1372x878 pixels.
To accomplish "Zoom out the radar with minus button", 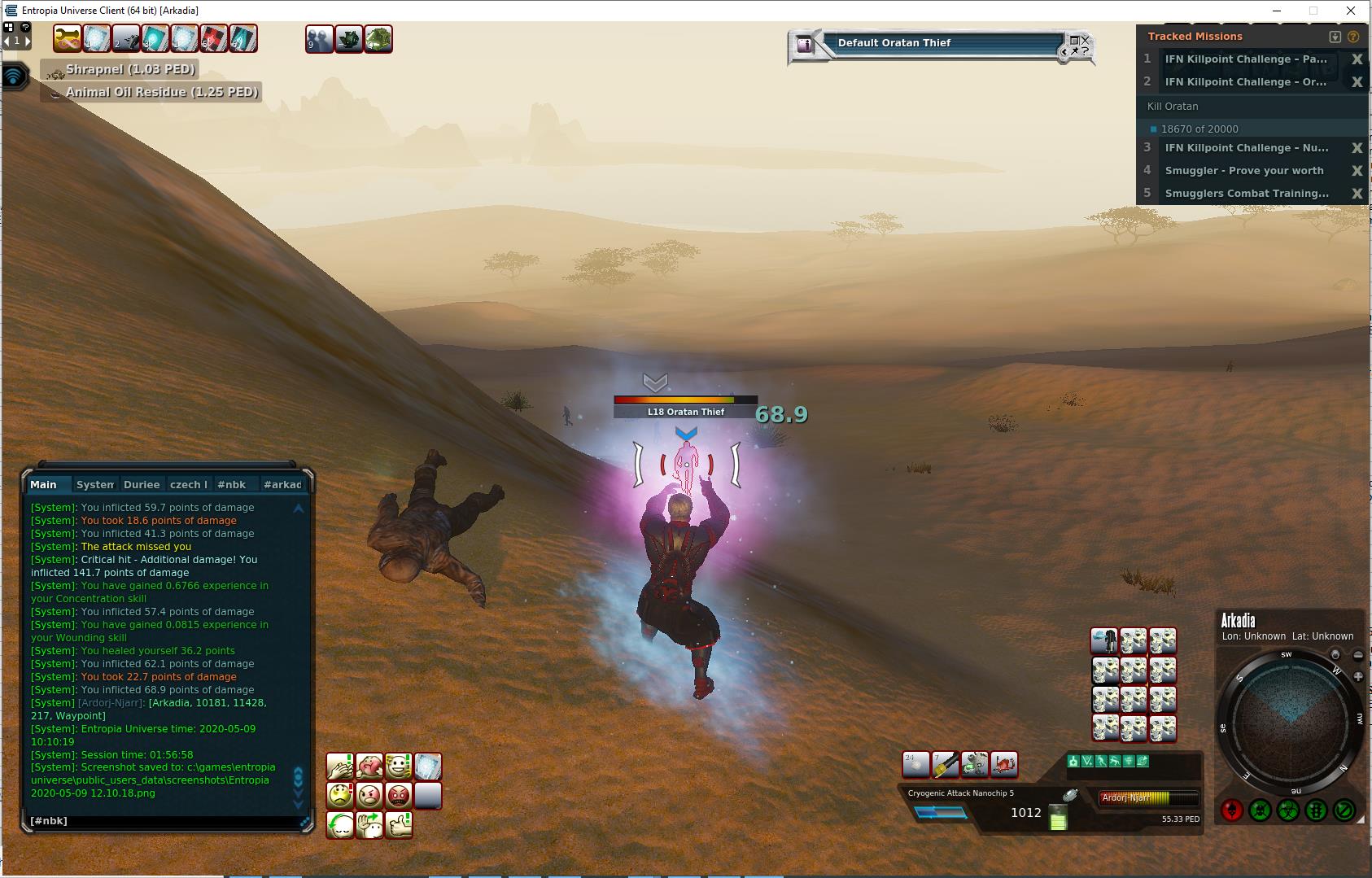I will point(1358,655).
